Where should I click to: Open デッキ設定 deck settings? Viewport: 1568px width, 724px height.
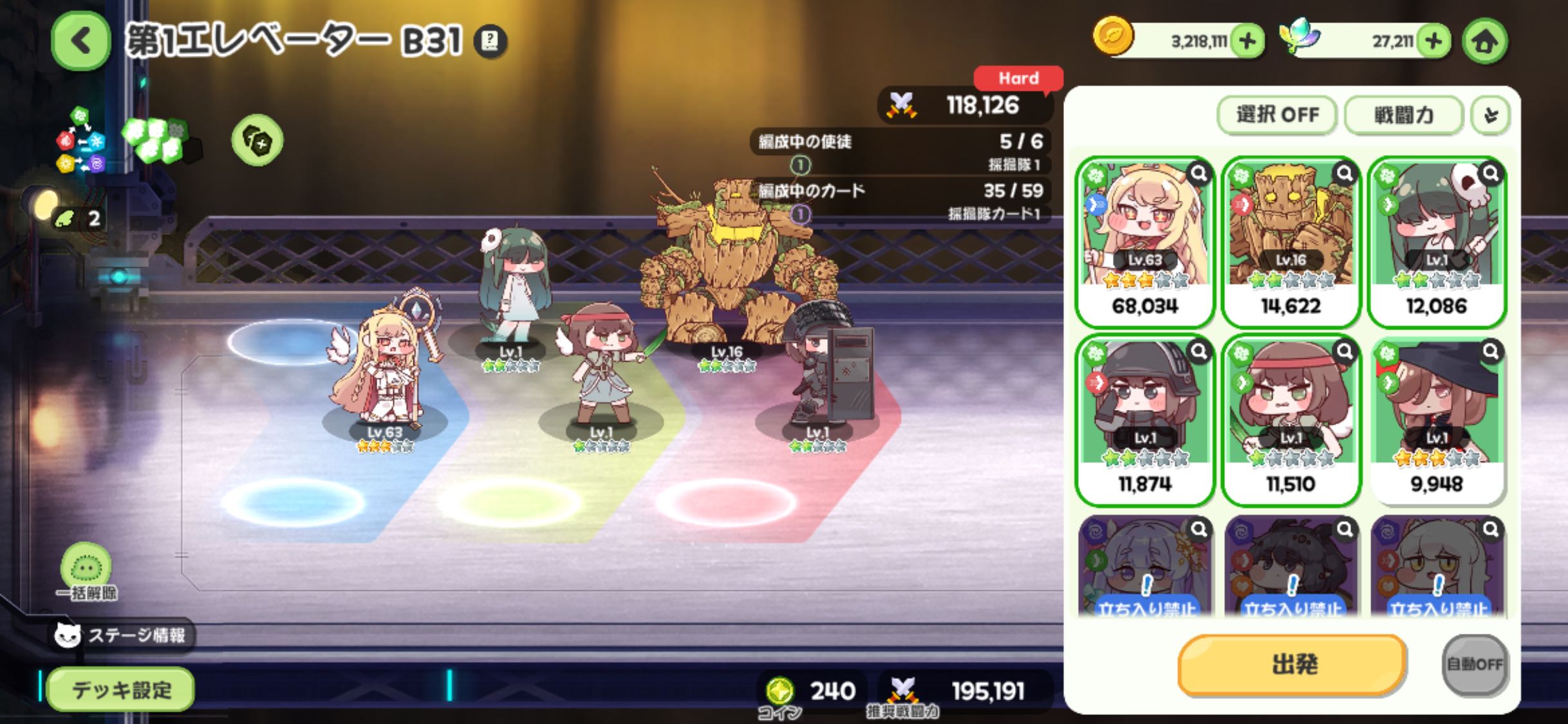tap(121, 690)
